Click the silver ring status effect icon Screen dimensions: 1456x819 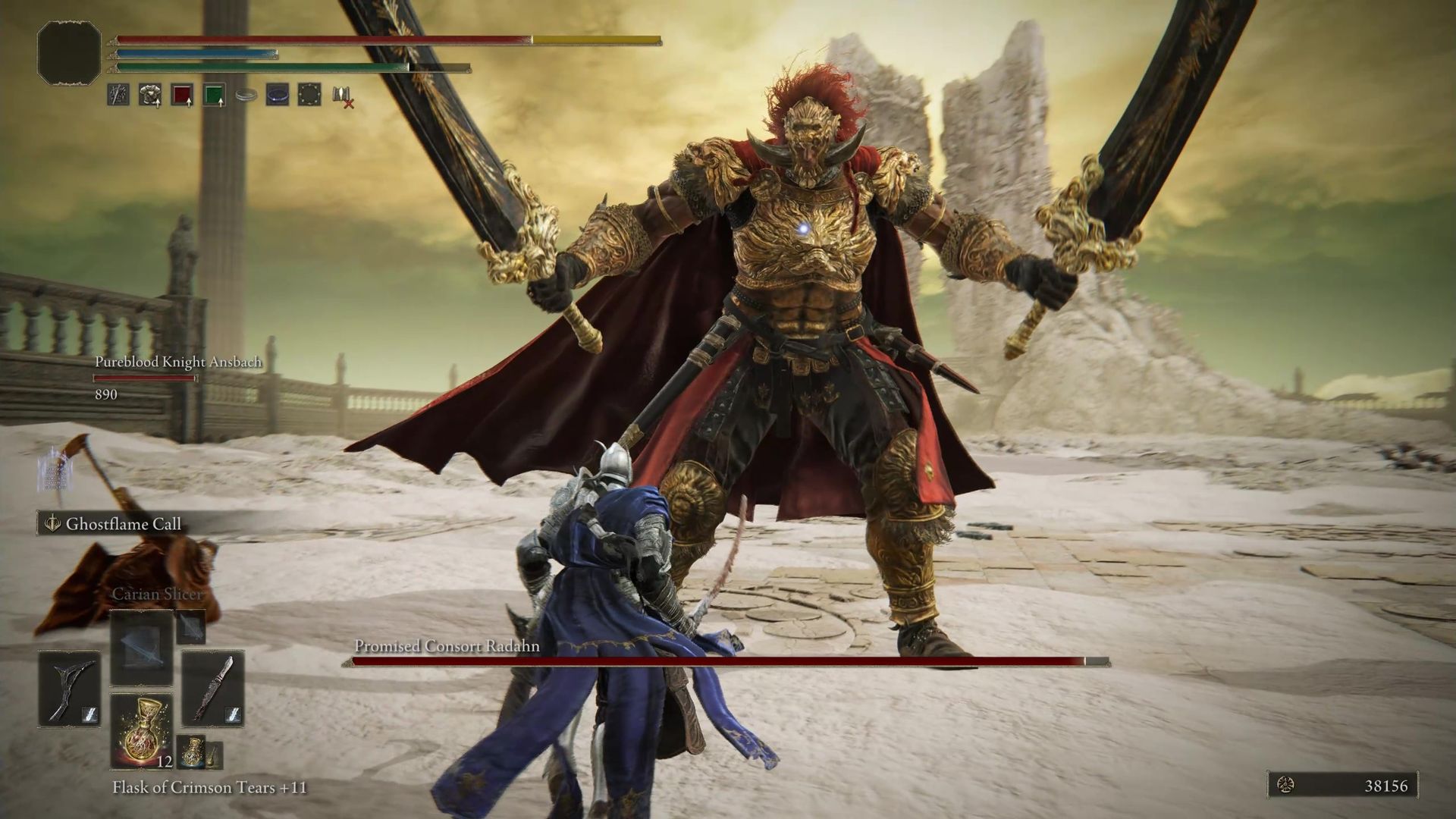(246, 97)
